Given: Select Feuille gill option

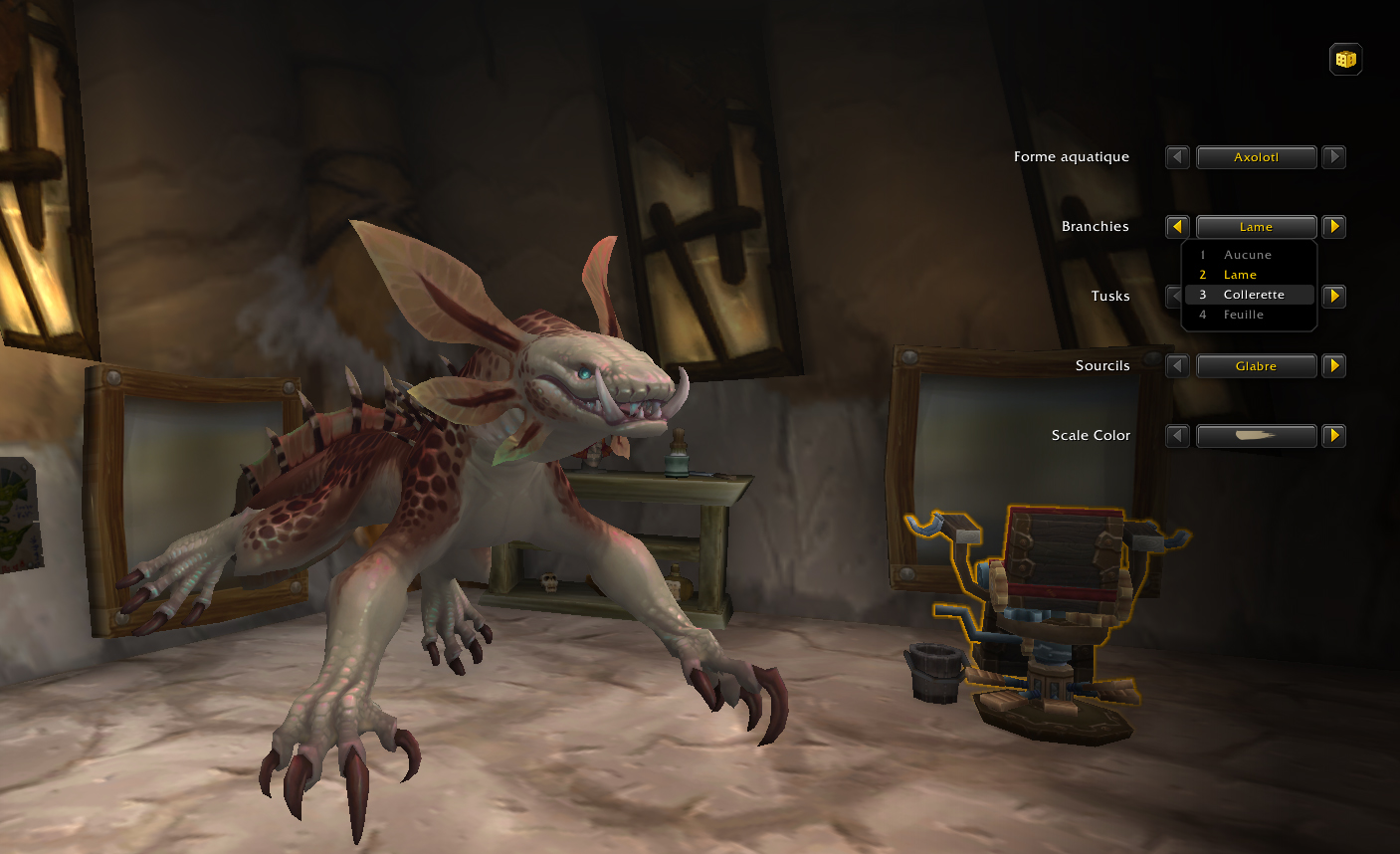Looking at the screenshot, I should tap(1244, 315).
